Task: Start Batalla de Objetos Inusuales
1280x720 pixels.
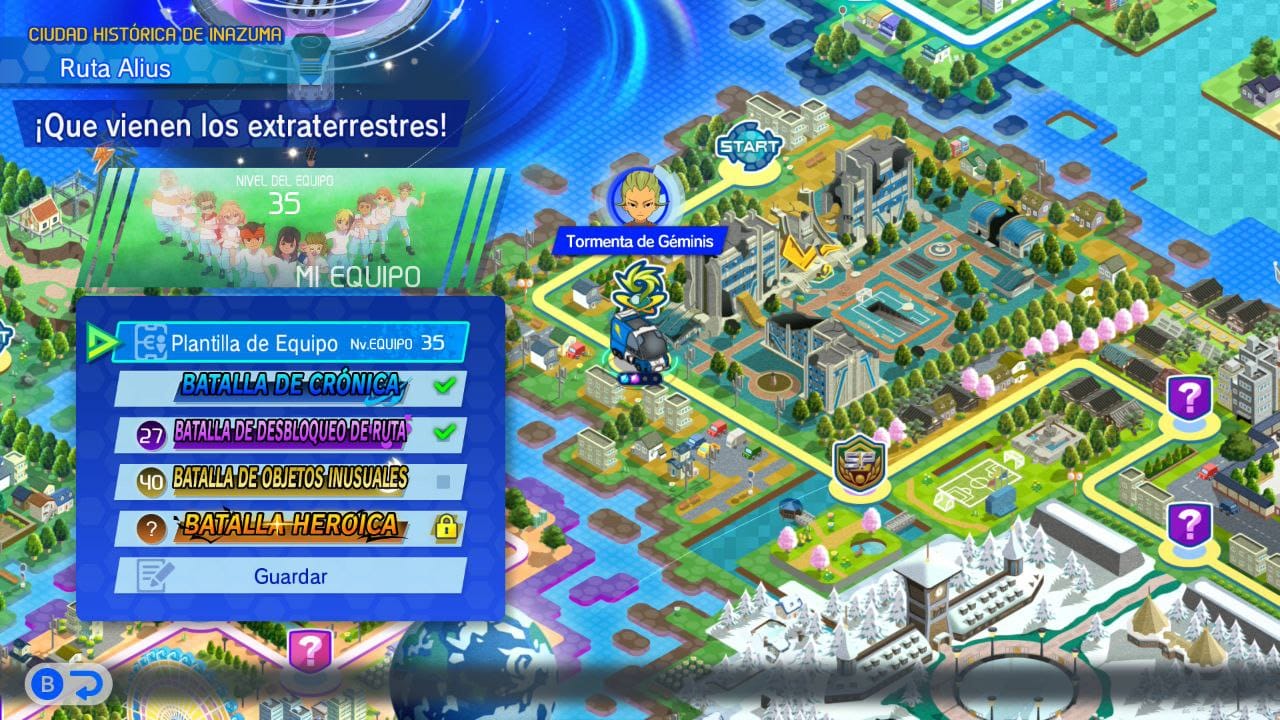Action: [x=290, y=481]
